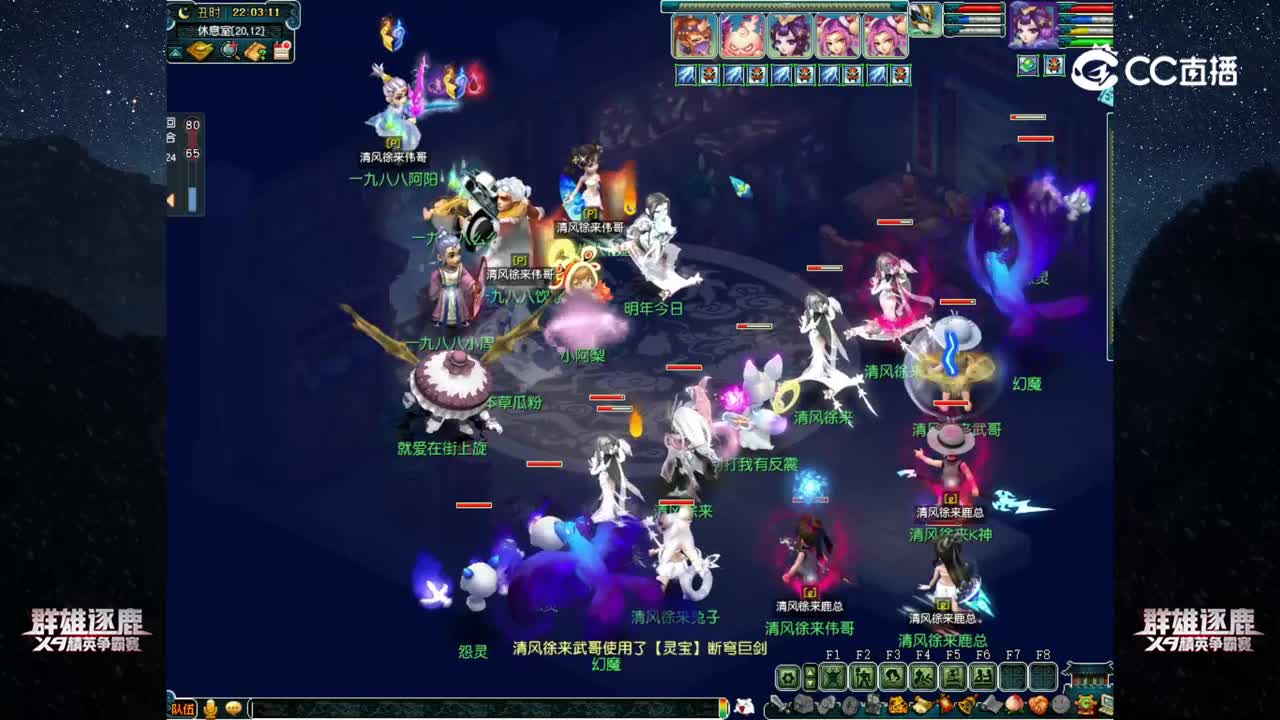Click the magnifying glass search icon near coordinates panel
Image resolution: width=1280 pixels, height=720 pixels.
coord(228,51)
